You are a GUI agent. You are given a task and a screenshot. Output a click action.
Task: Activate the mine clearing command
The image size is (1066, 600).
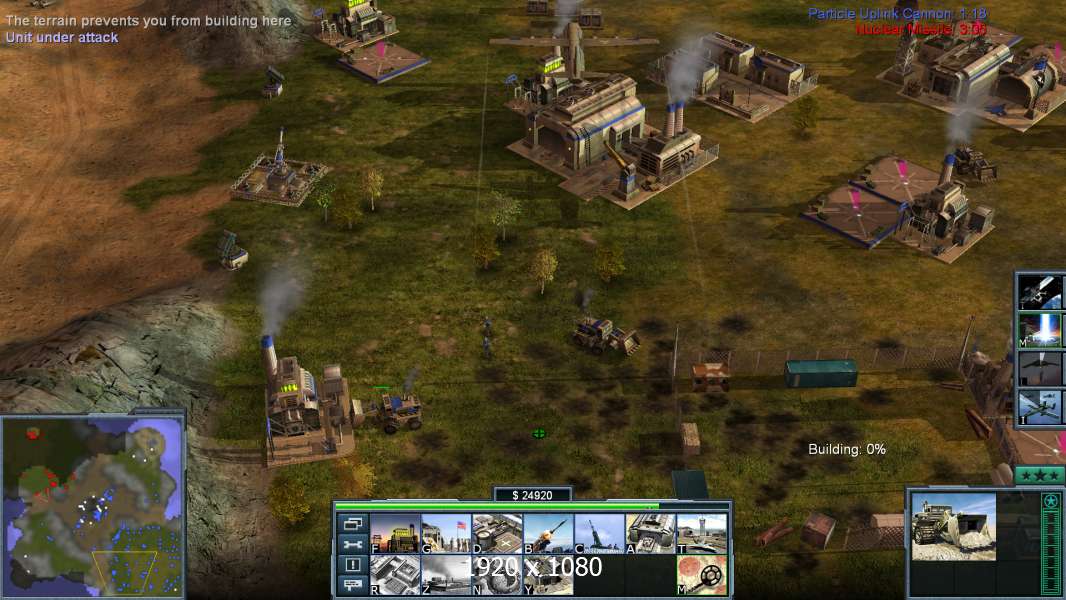701,575
